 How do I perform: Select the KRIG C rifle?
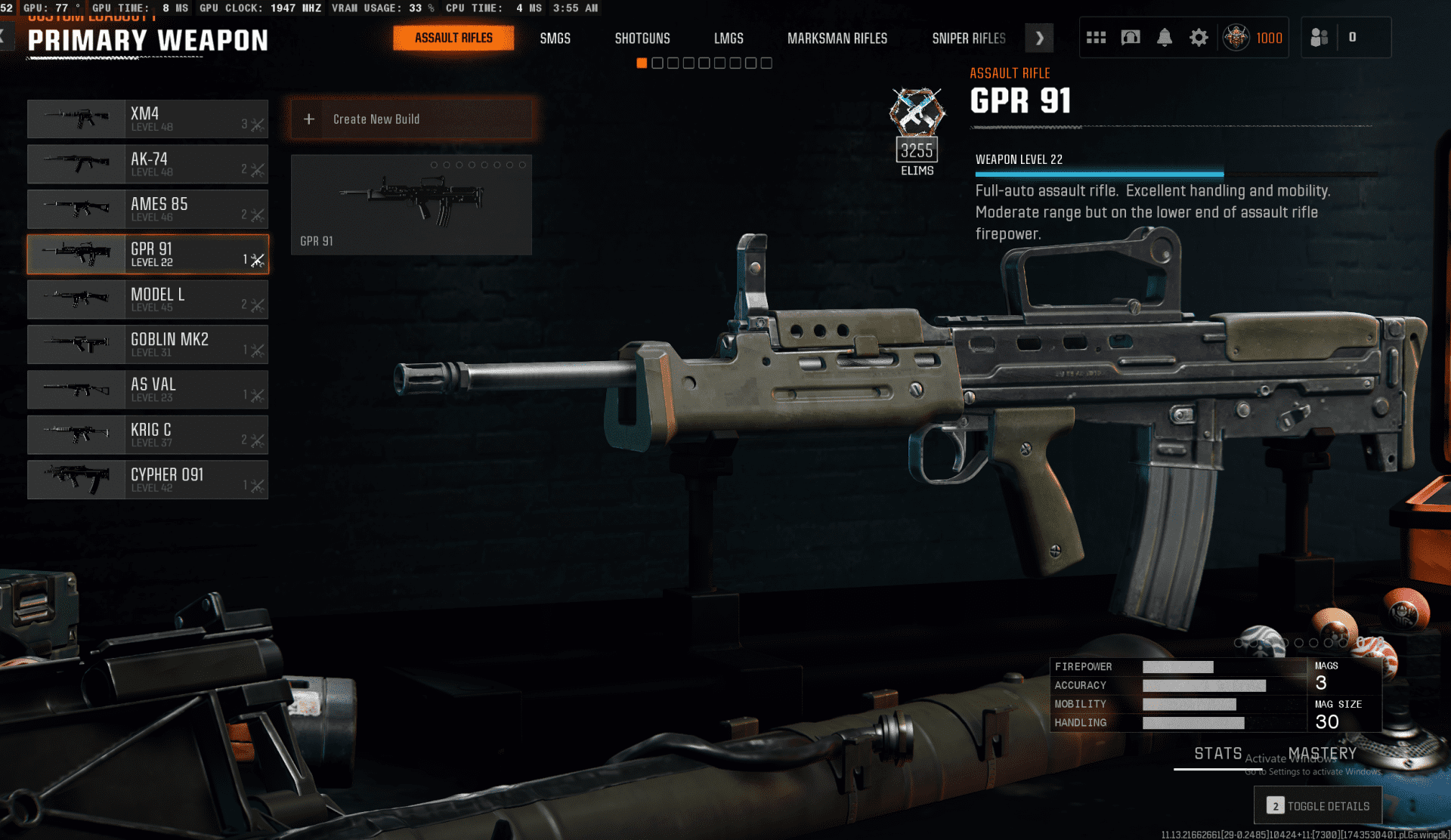pyautogui.click(x=148, y=434)
